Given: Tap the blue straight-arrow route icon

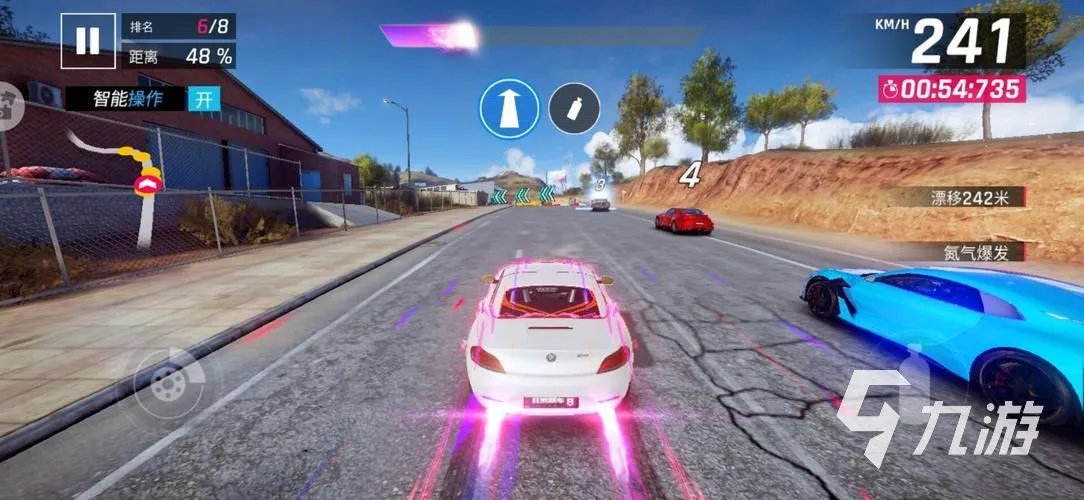Looking at the screenshot, I should (x=509, y=108).
